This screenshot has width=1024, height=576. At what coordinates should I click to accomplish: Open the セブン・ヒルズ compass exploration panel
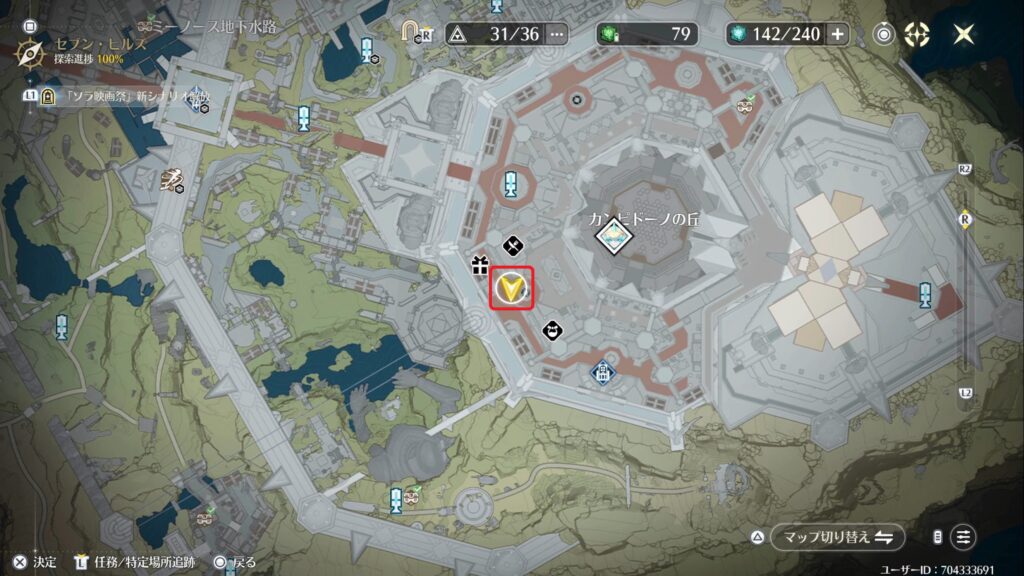[x=33, y=51]
